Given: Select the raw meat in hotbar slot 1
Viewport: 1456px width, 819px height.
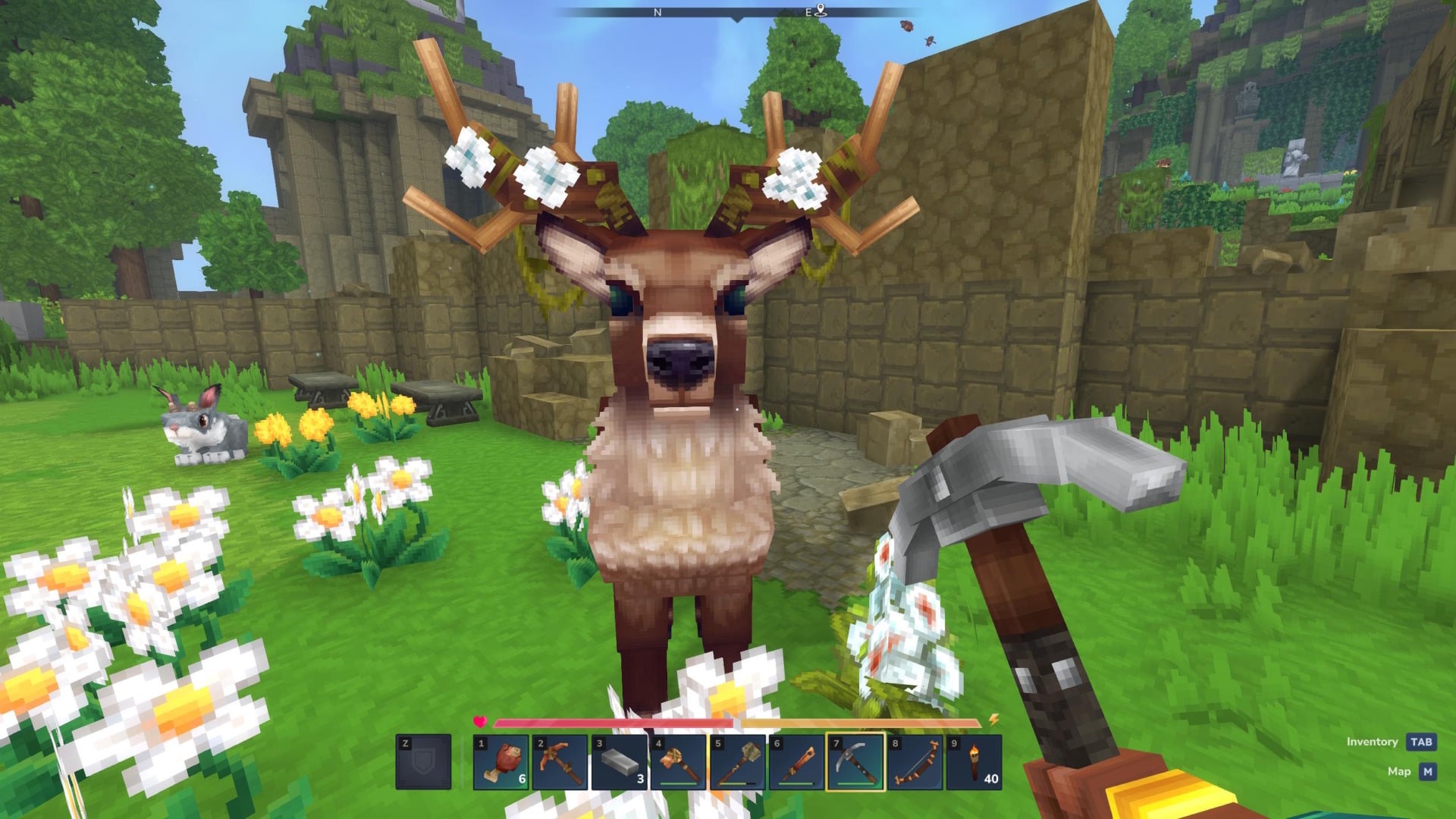Looking at the screenshot, I should pyautogui.click(x=503, y=760).
